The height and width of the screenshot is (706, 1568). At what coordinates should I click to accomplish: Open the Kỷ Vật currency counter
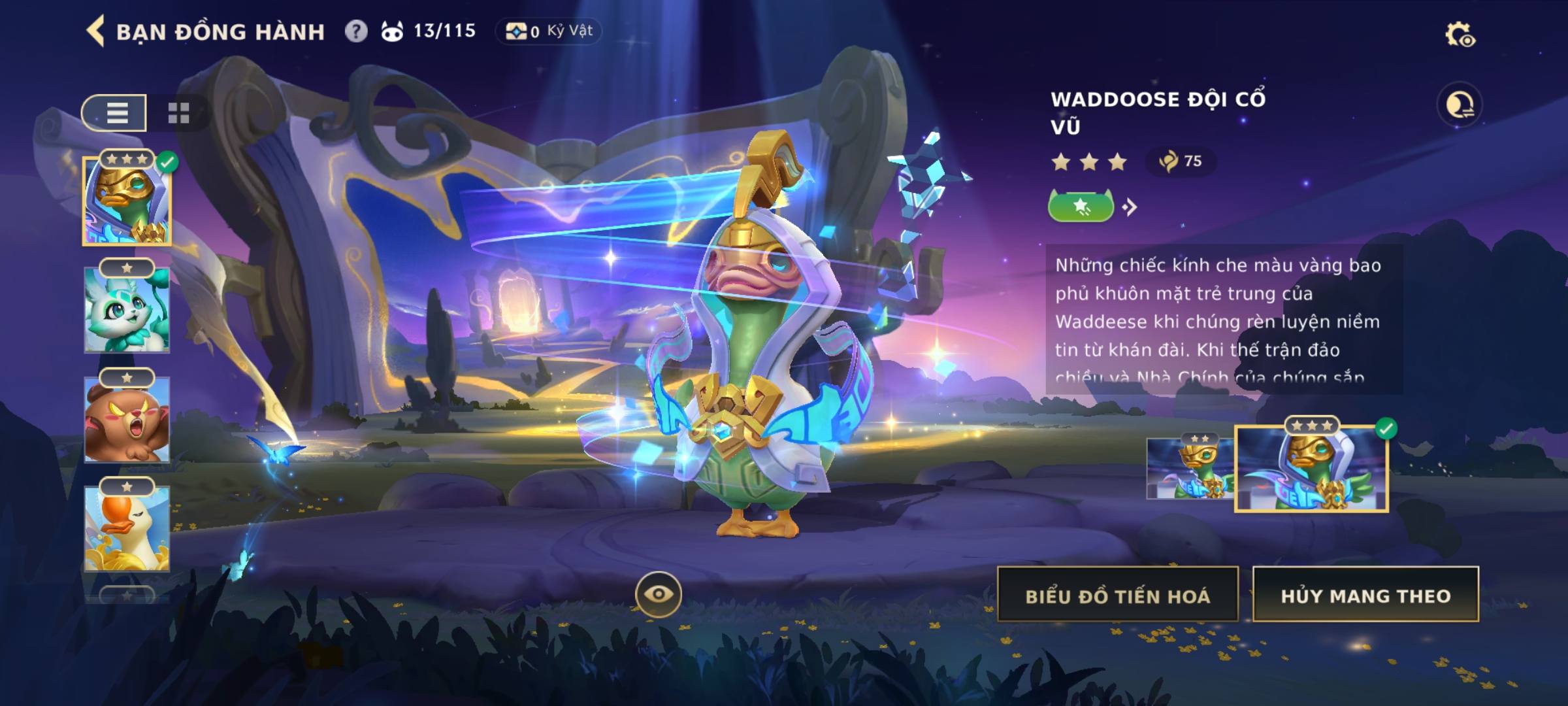pos(549,31)
